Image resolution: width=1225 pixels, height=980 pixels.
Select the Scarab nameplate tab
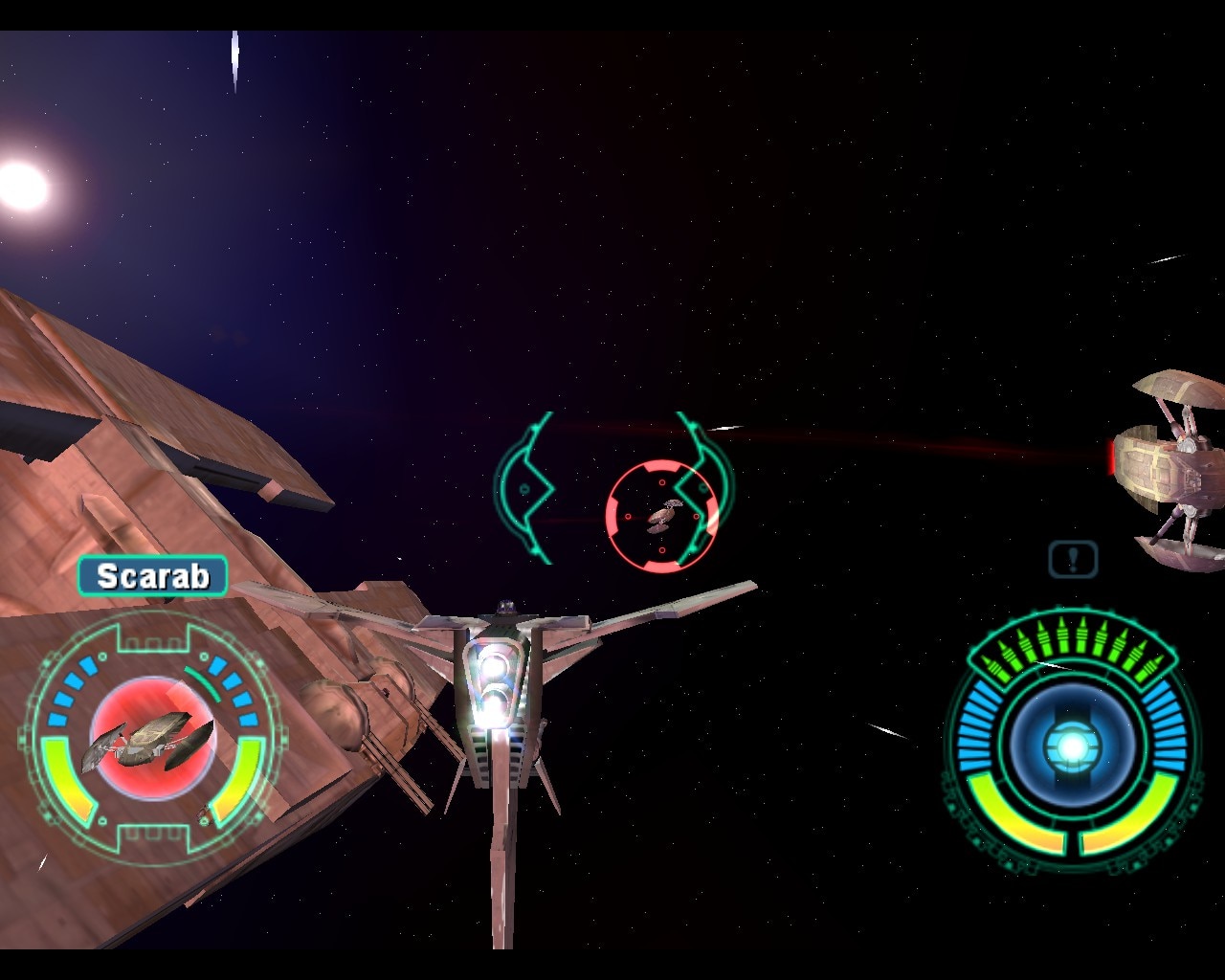click(x=153, y=577)
